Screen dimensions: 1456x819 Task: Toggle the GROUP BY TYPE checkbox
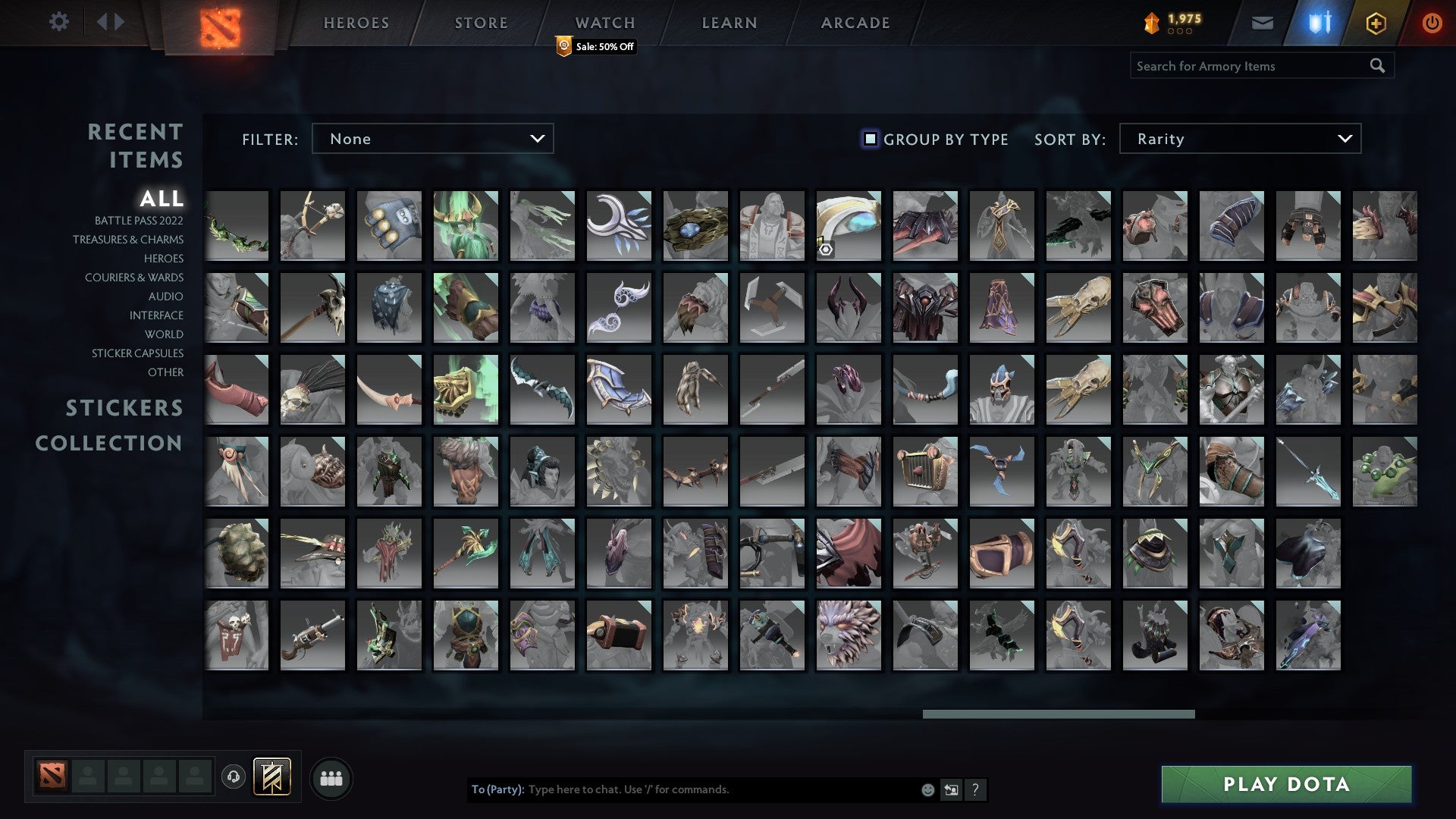[x=869, y=139]
